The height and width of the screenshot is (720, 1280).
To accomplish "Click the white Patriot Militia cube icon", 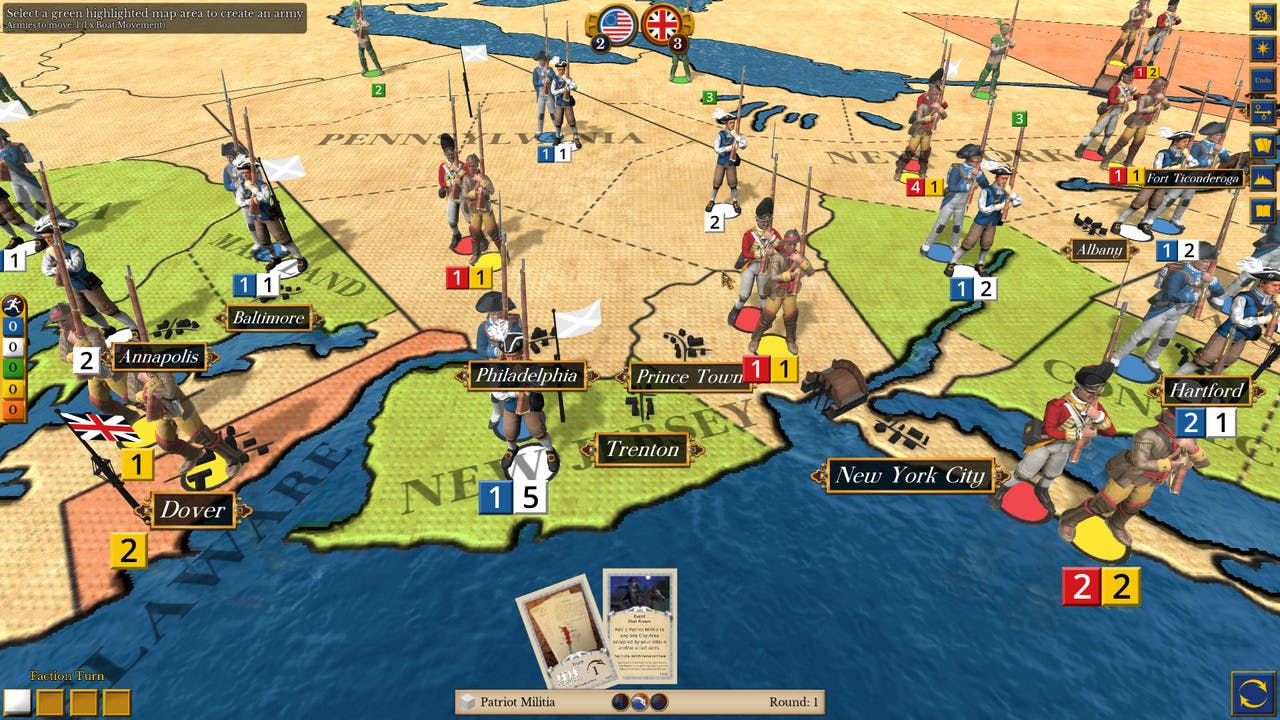I will coord(466,702).
